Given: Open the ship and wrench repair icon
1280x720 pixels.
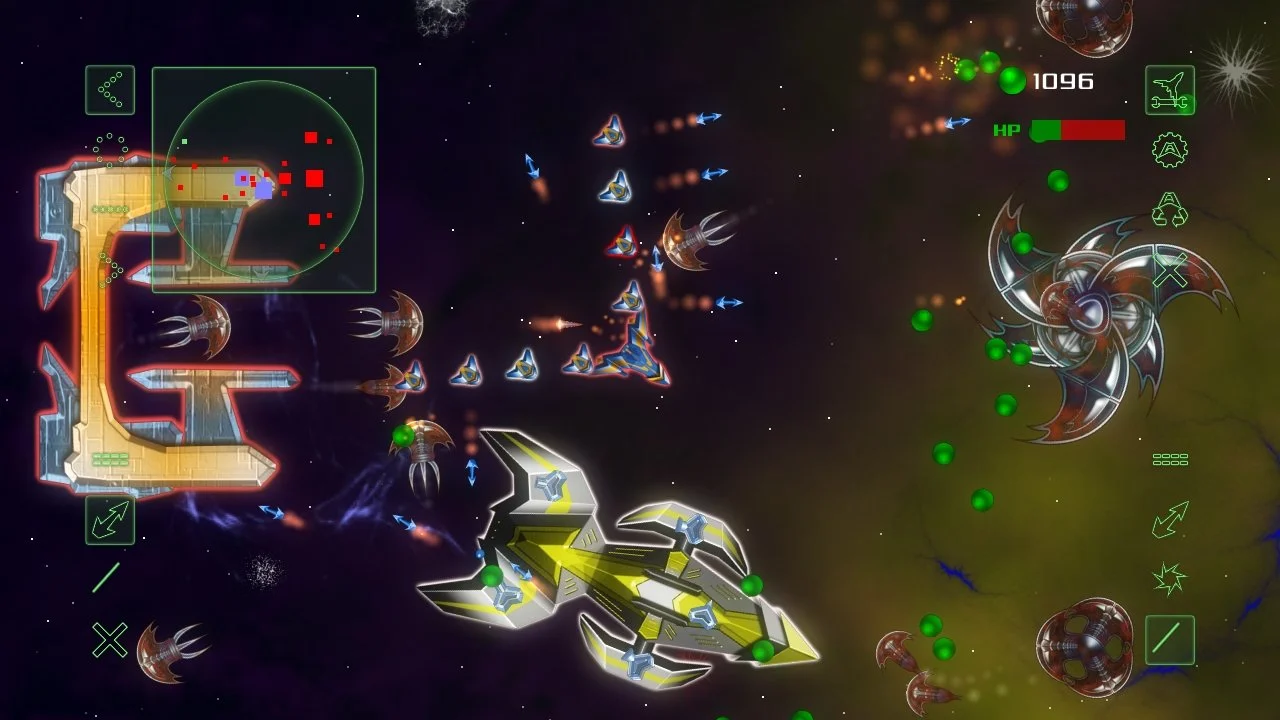Looking at the screenshot, I should tap(1170, 90).
